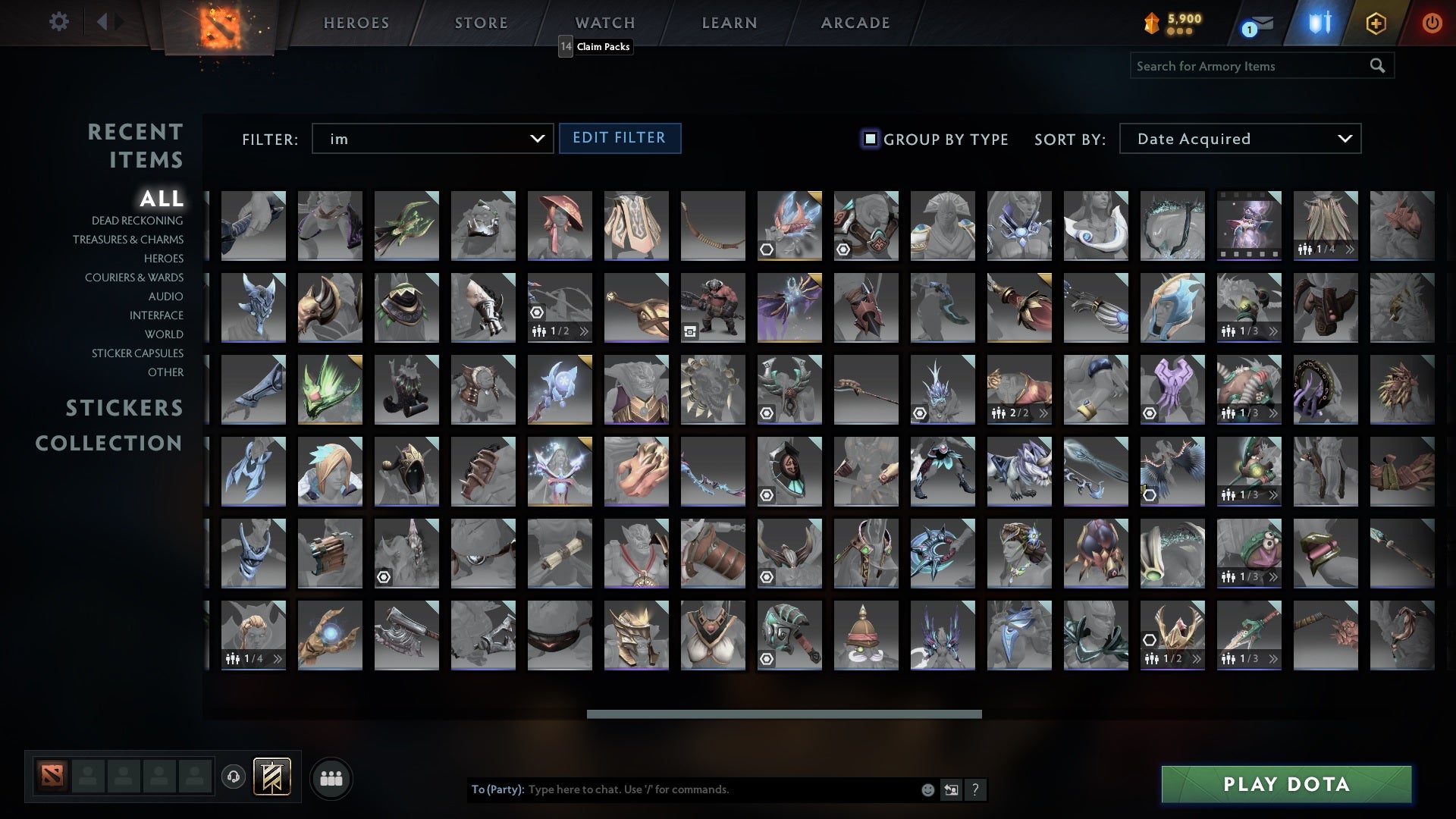Image resolution: width=1456 pixels, height=819 pixels.
Task: Click the Edit Filter button
Action: pos(620,138)
